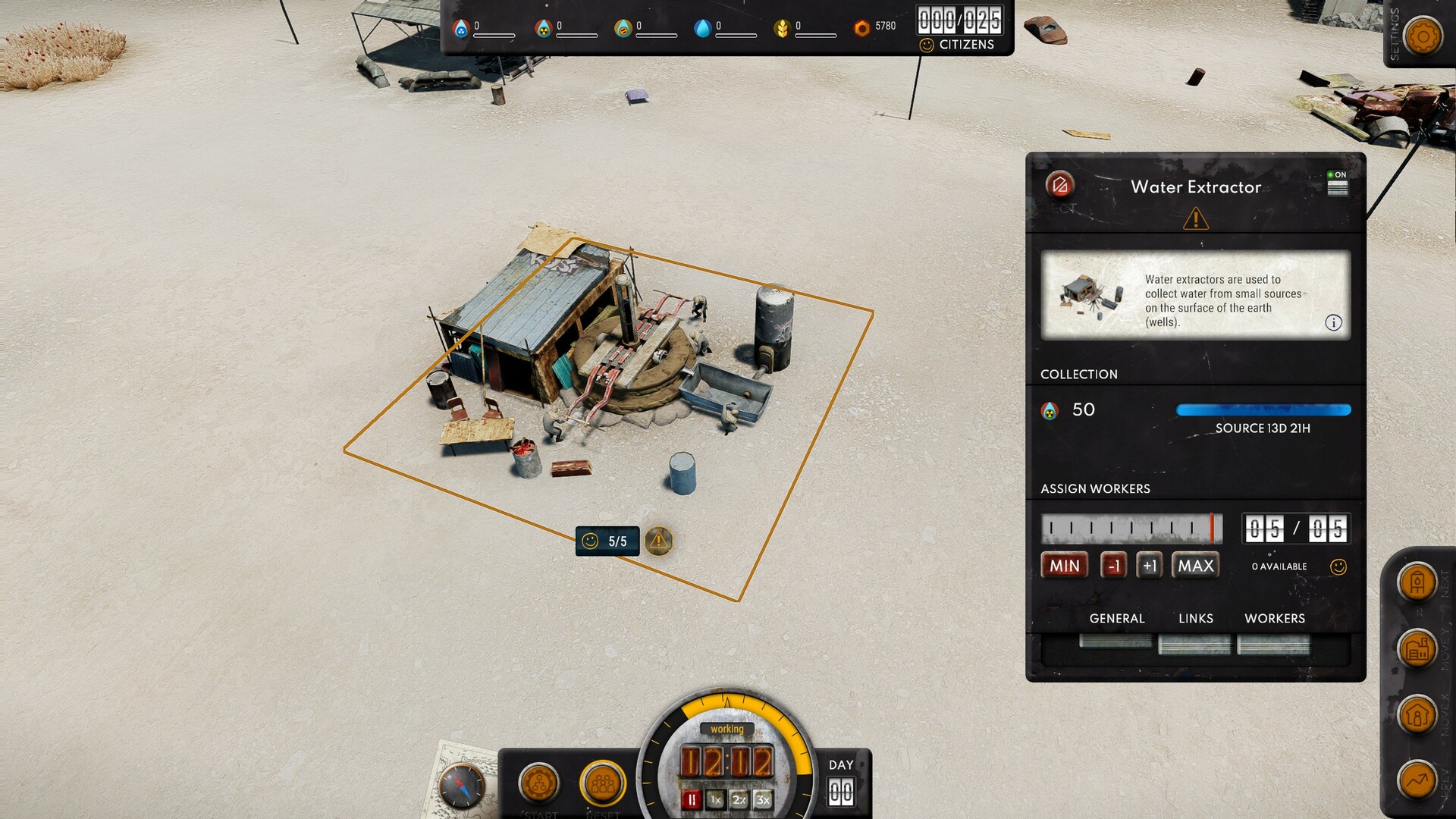The image size is (1456, 819).
Task: Set game speed to 2x
Action: click(739, 799)
